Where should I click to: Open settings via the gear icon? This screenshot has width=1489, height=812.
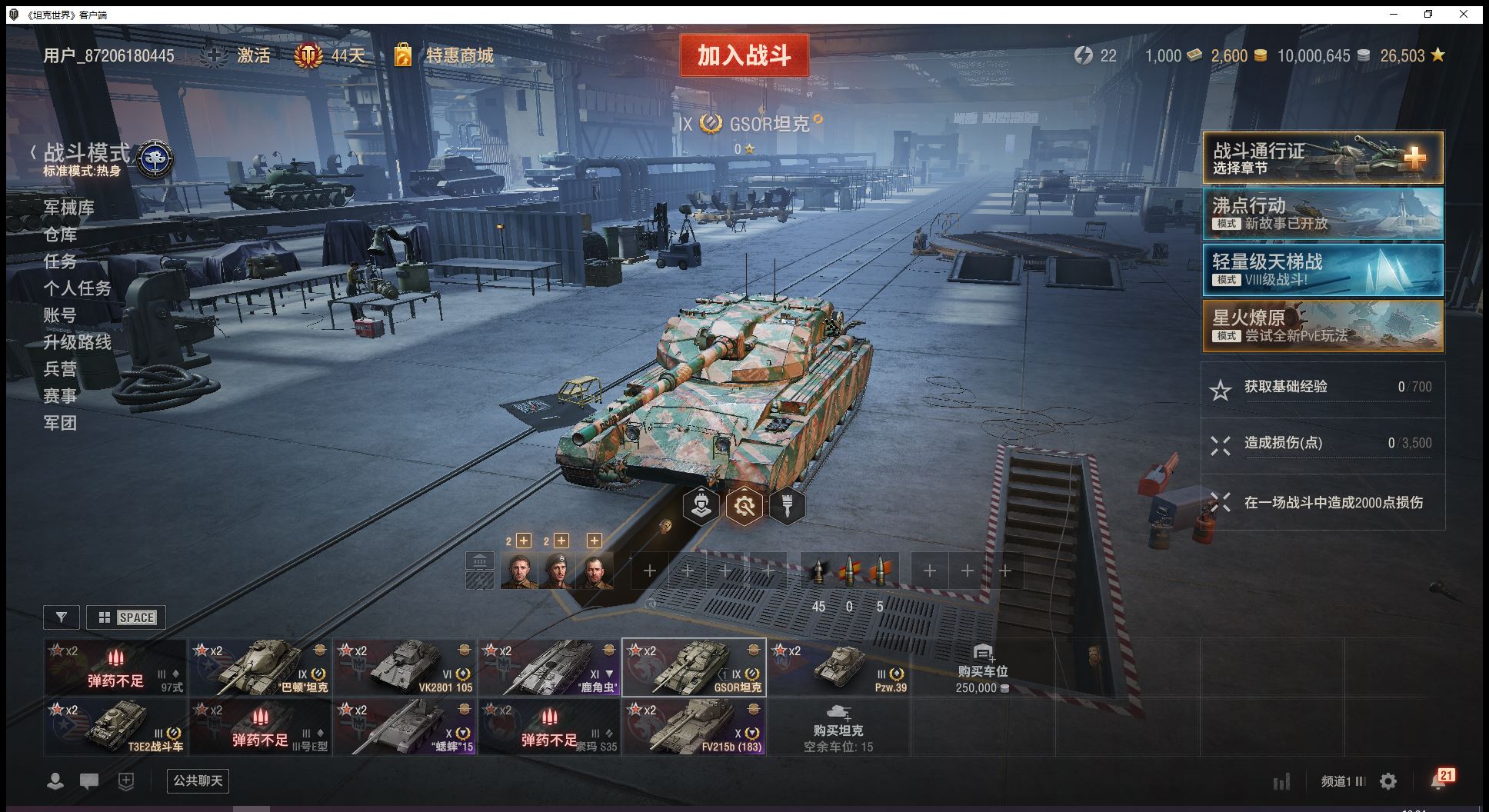(x=1388, y=782)
